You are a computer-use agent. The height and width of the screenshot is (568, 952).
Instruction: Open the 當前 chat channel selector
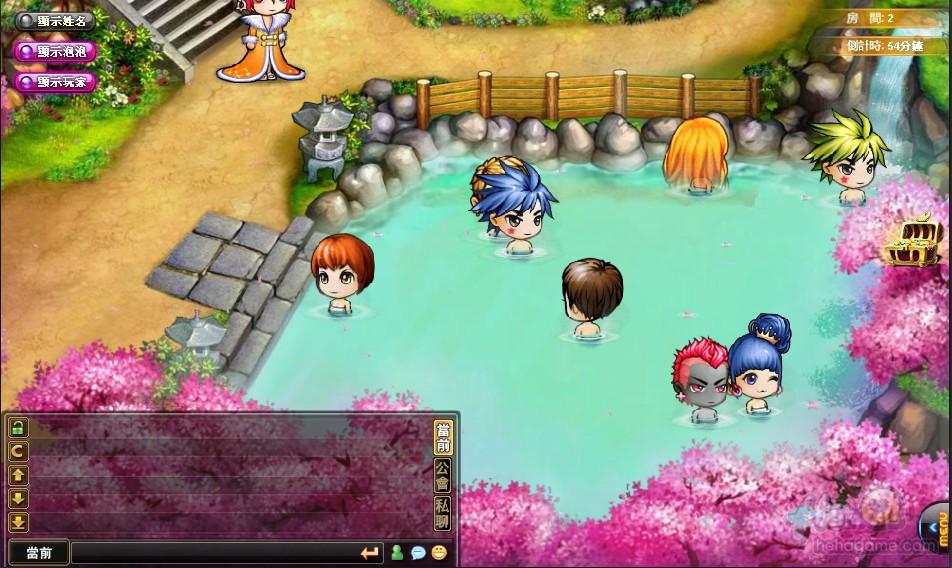[x=39, y=552]
